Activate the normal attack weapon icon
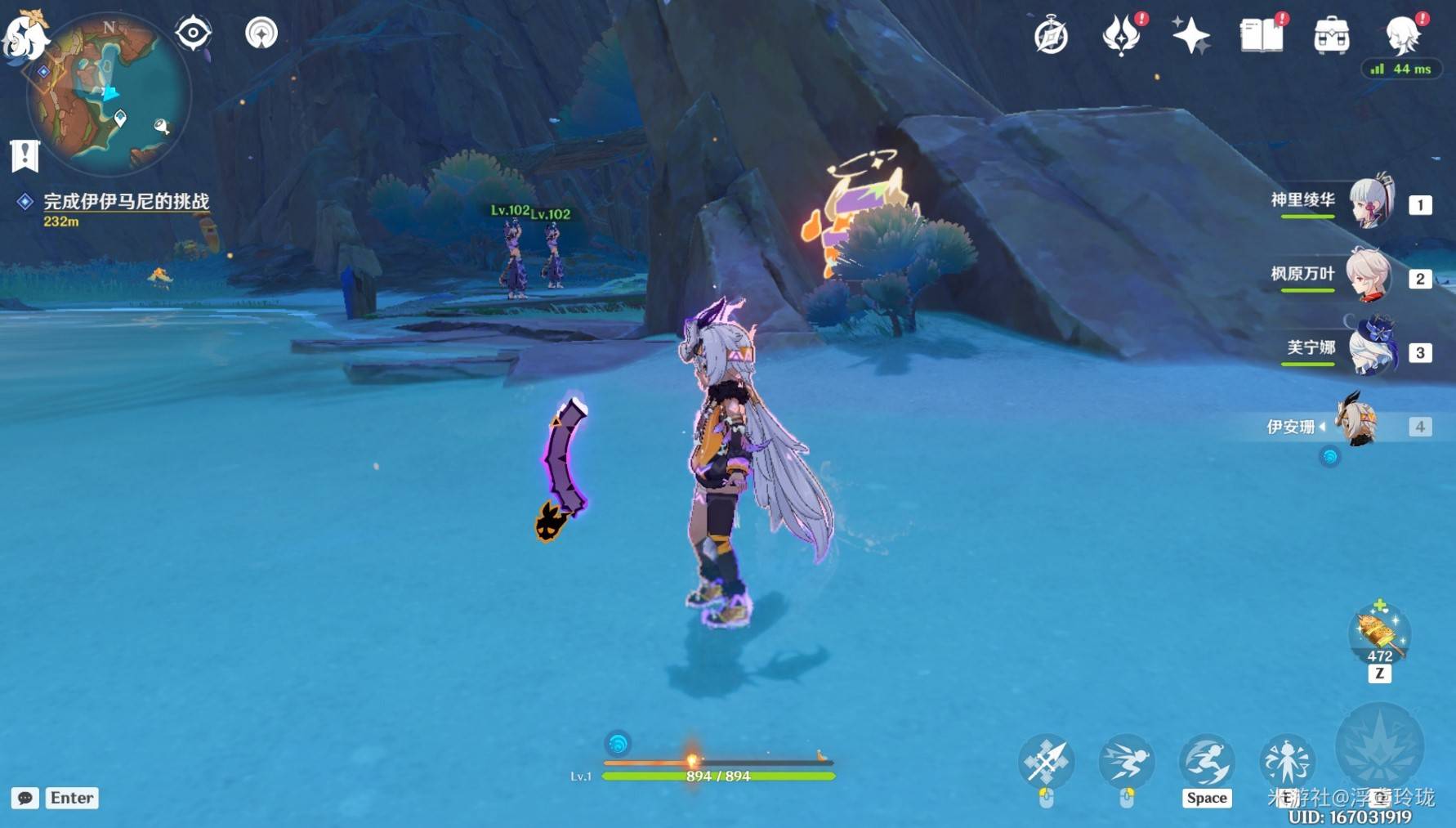 tap(1046, 762)
